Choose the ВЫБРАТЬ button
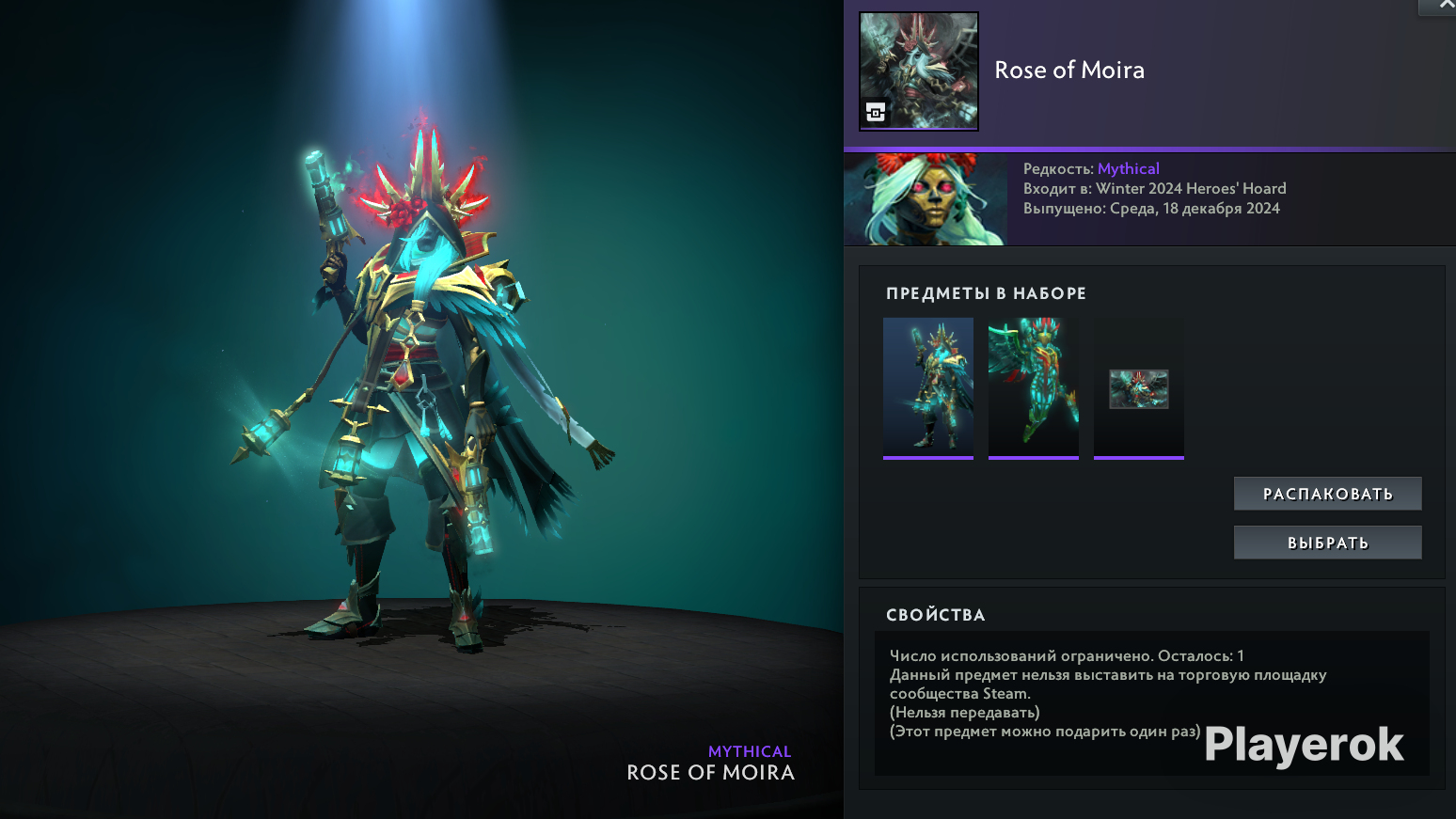Image resolution: width=1456 pixels, height=819 pixels. tap(1327, 543)
